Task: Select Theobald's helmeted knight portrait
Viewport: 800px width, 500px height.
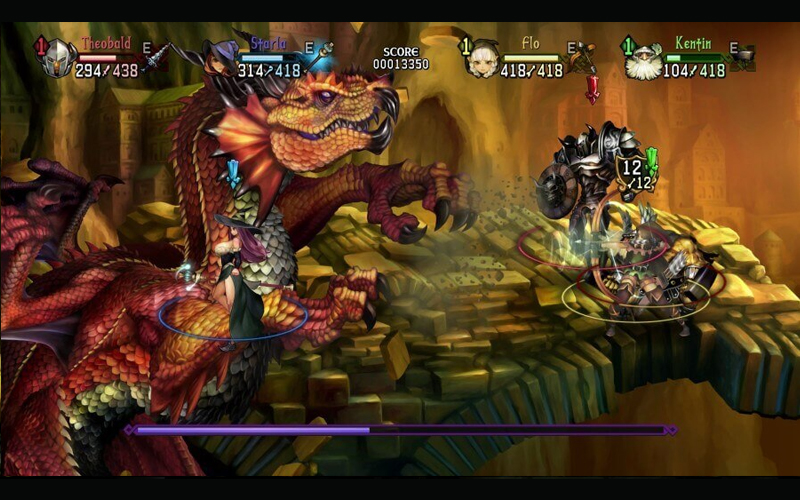Action: coord(57,59)
